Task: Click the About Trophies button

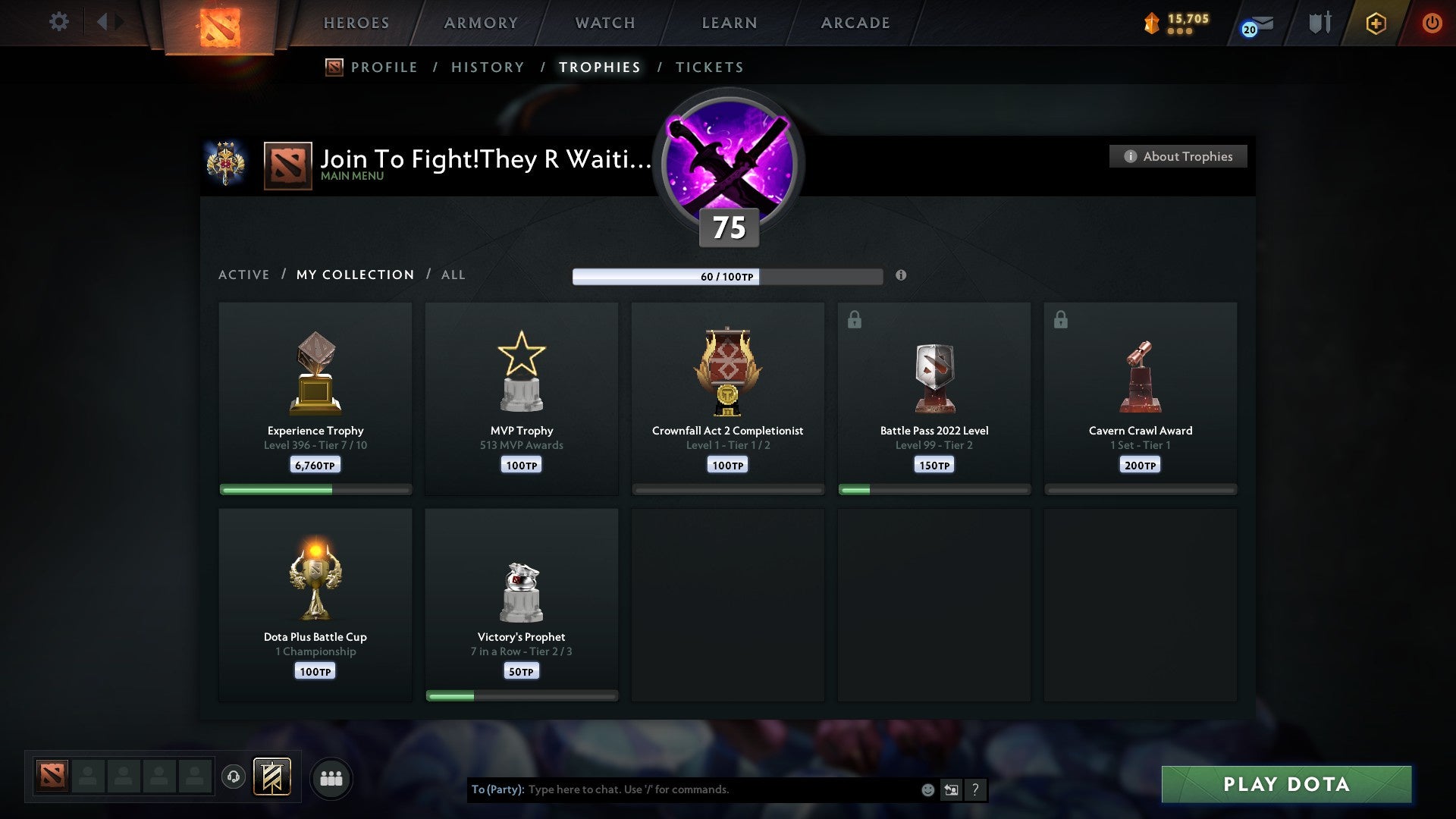Action: point(1178,156)
